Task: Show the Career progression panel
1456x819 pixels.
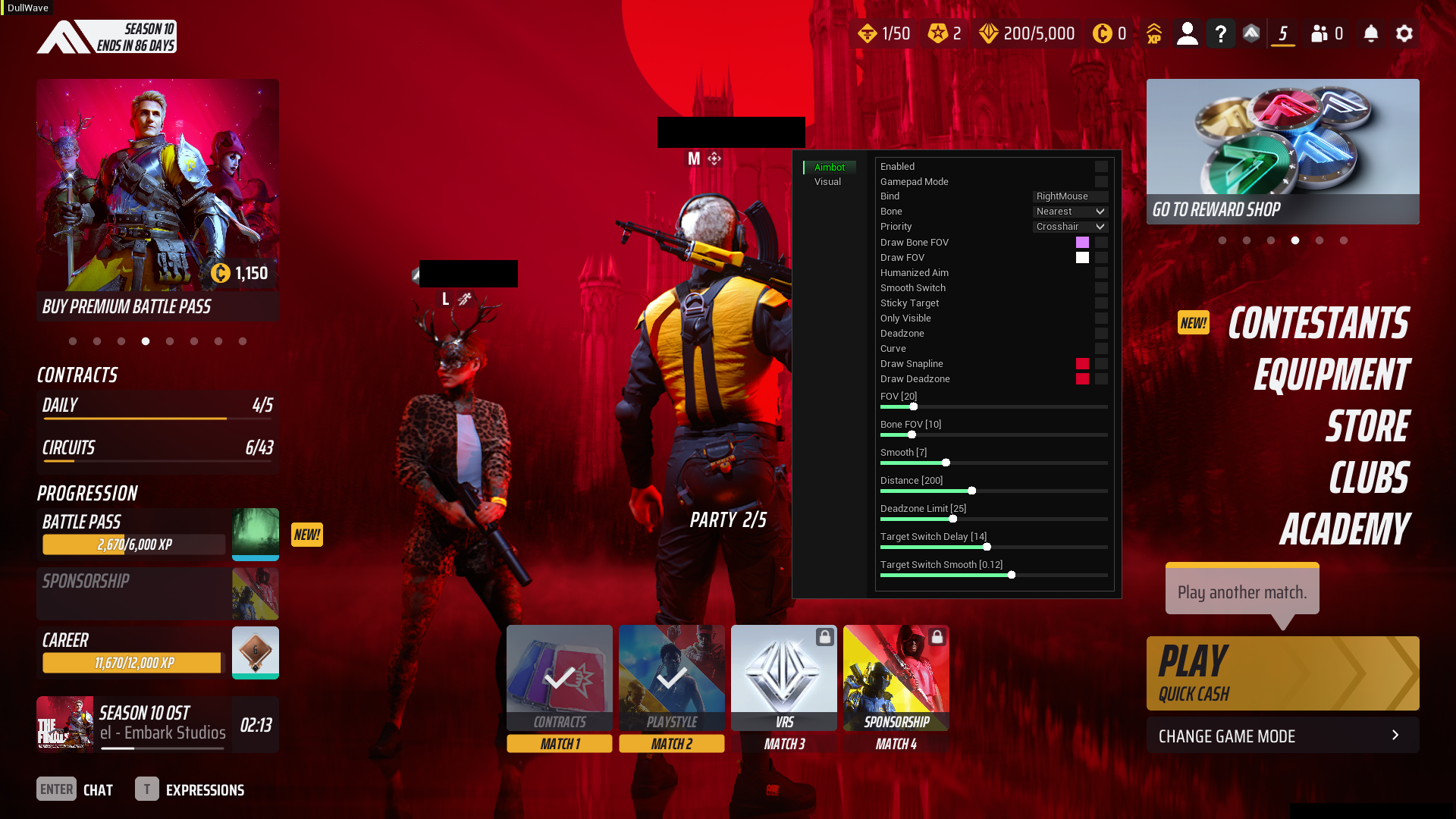Action: point(157,652)
